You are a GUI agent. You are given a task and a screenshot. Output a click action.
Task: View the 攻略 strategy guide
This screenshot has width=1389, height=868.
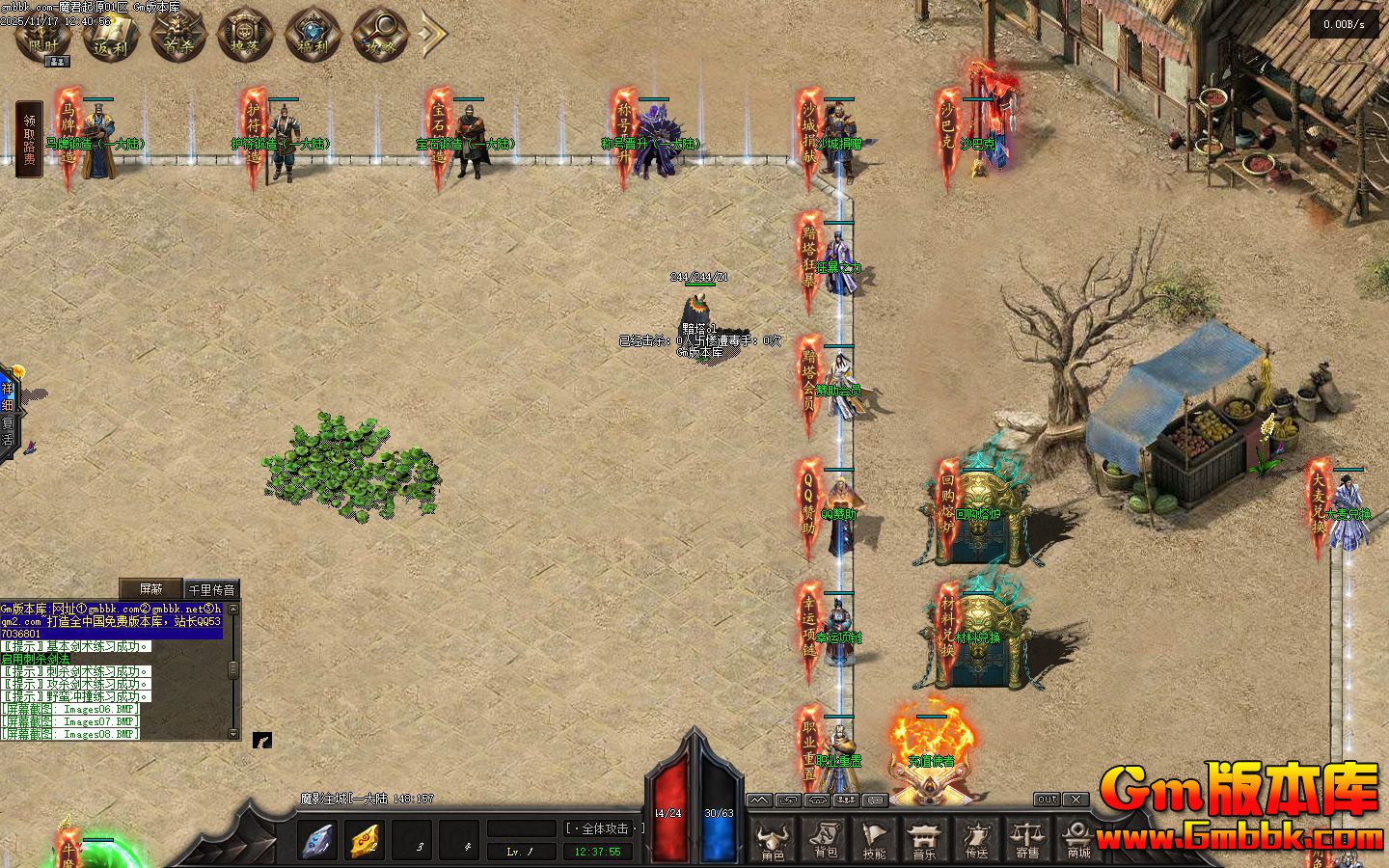(380, 38)
